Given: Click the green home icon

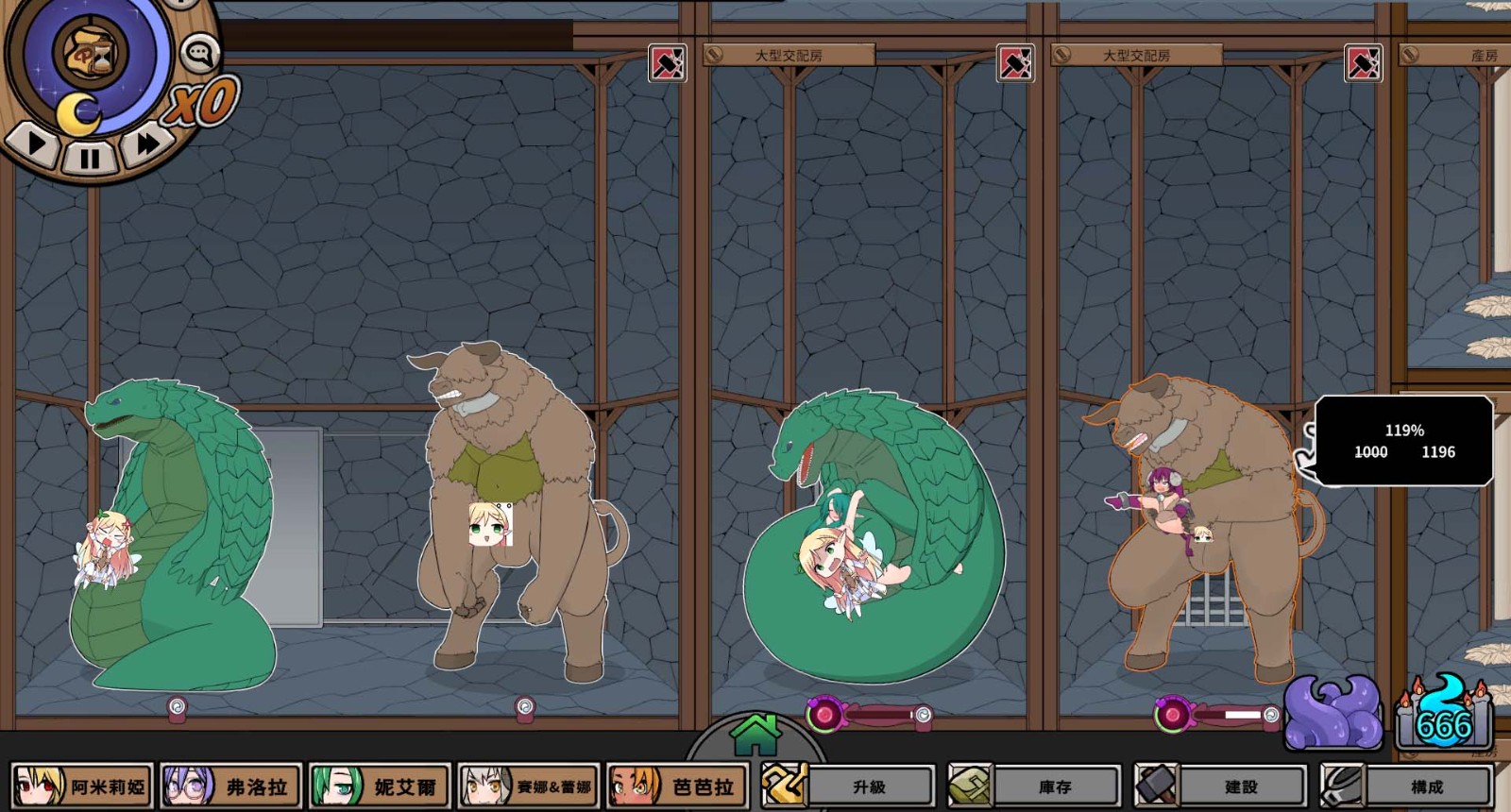Looking at the screenshot, I should (x=755, y=736).
